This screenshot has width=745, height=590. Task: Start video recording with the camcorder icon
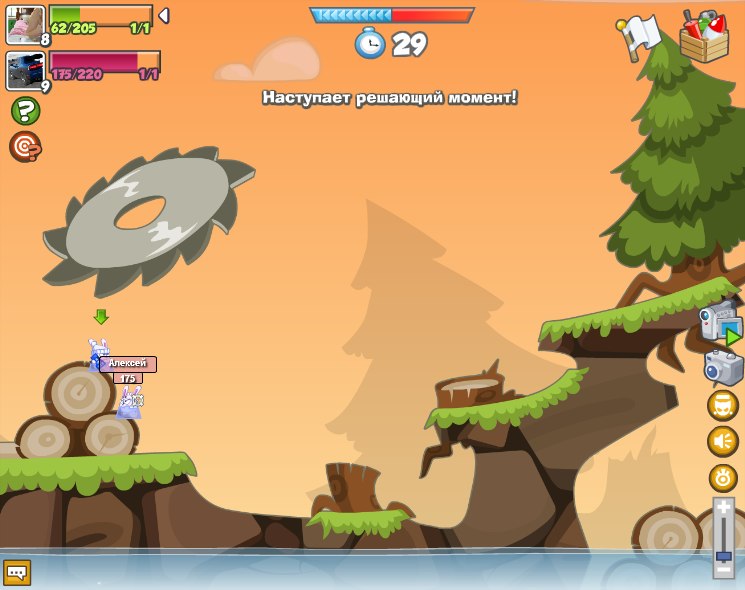(720, 323)
